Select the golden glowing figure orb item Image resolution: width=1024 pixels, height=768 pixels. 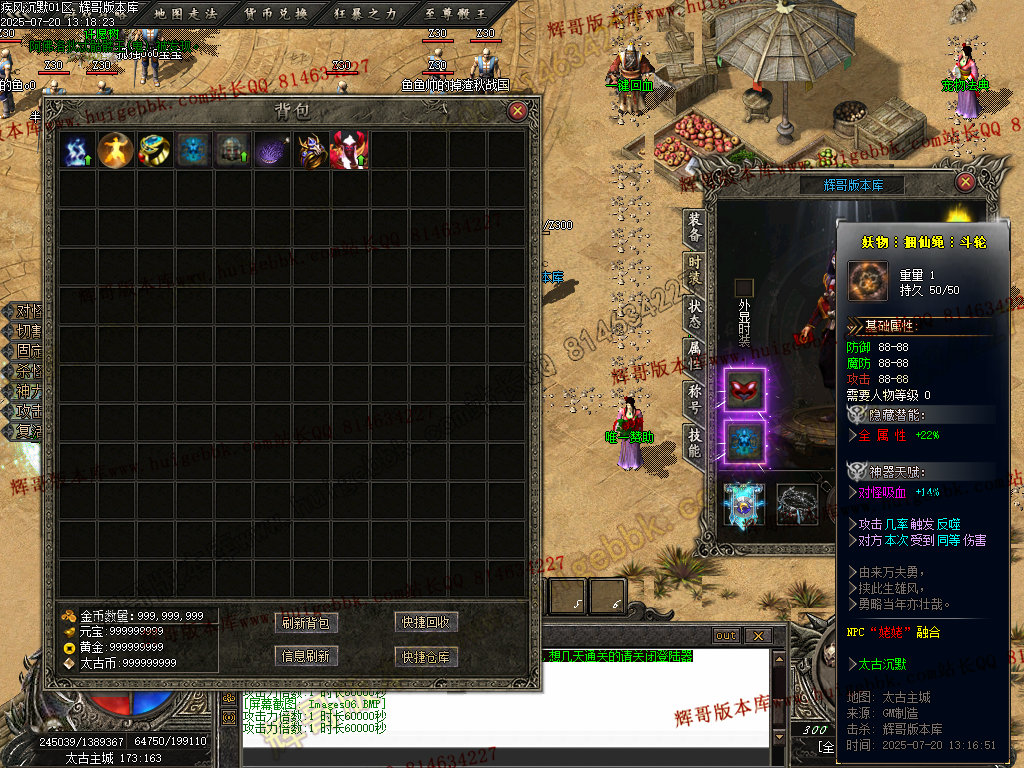pyautogui.click(x=116, y=150)
